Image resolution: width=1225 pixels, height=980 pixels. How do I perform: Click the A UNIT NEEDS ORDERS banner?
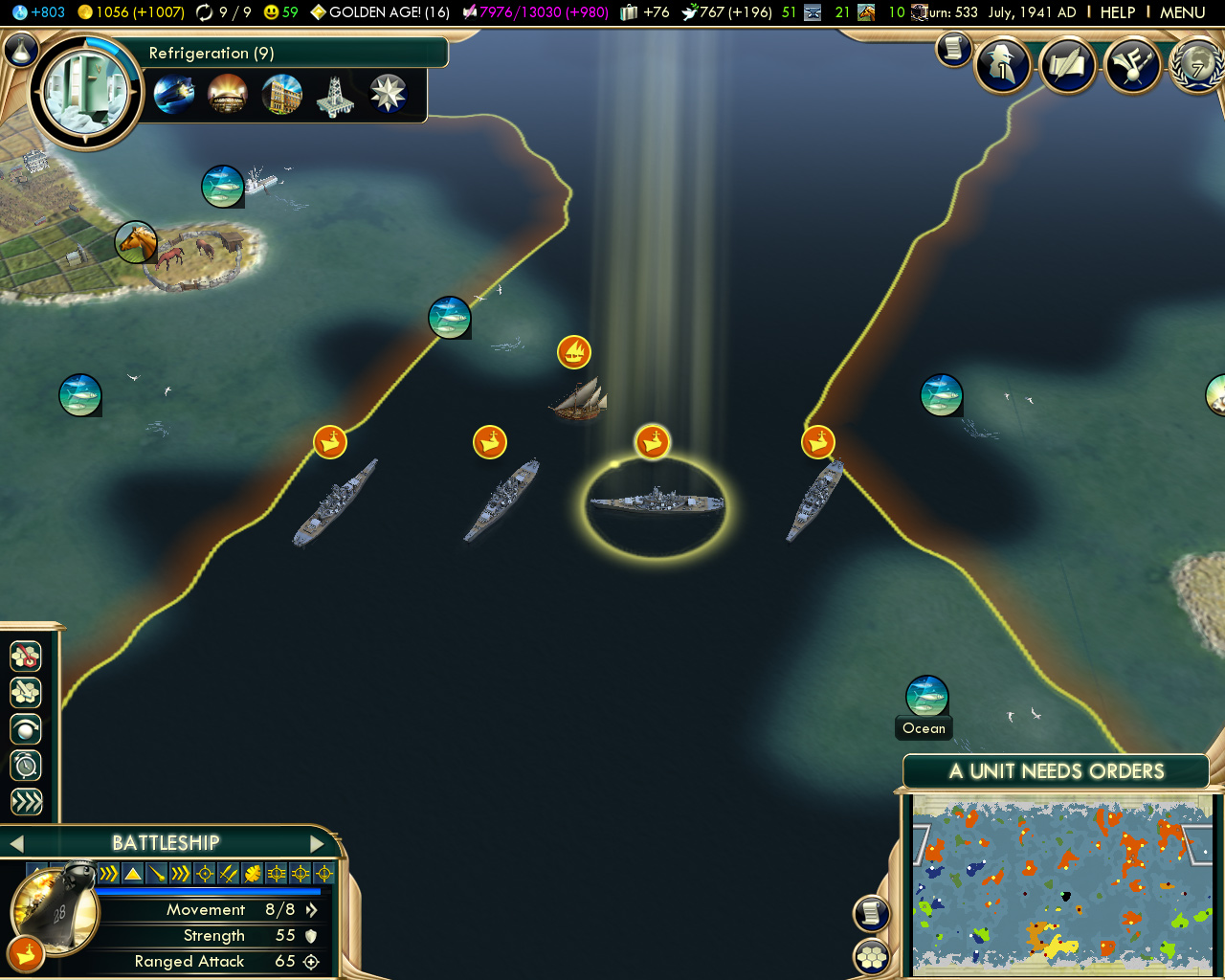point(1056,771)
